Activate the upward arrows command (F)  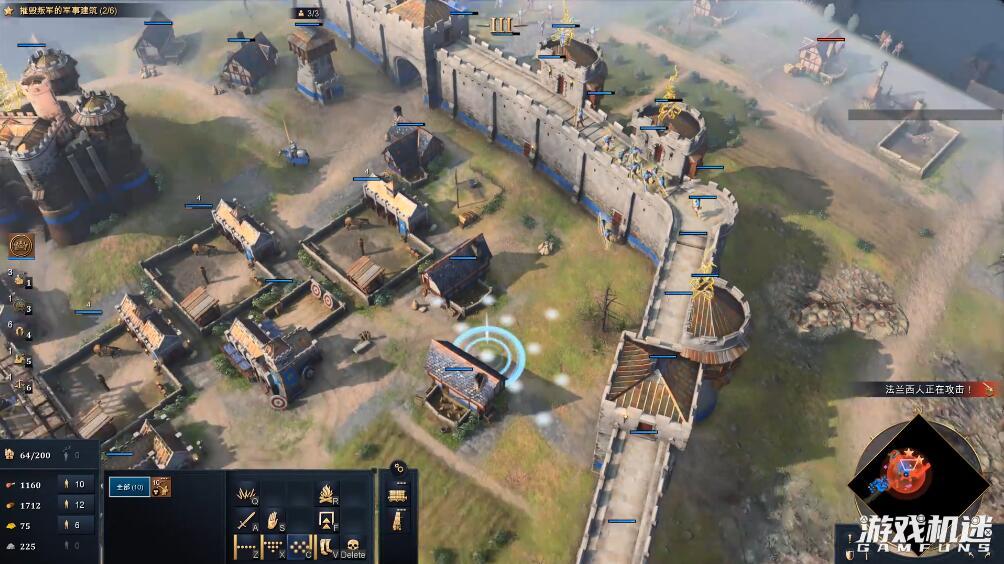(327, 520)
